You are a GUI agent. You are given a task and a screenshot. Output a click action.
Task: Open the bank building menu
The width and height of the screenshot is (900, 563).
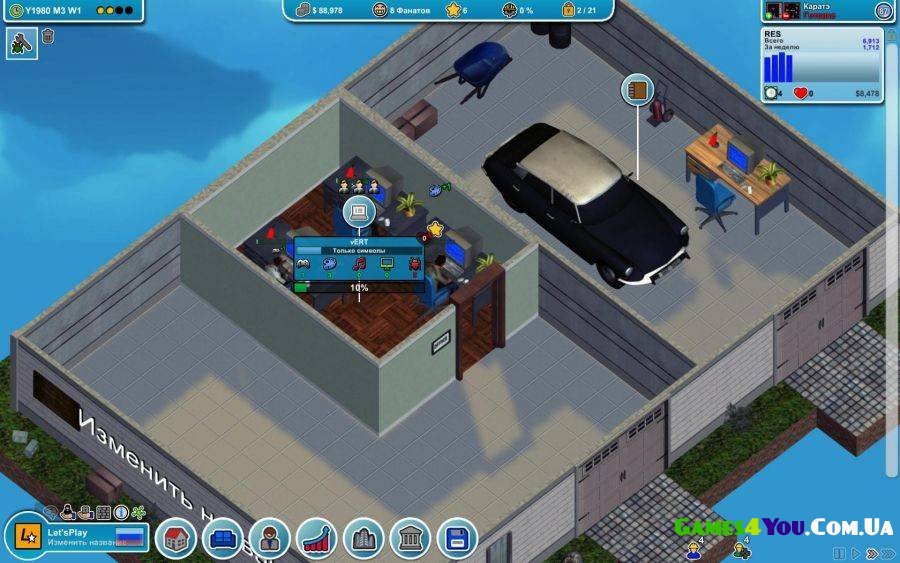(x=410, y=539)
